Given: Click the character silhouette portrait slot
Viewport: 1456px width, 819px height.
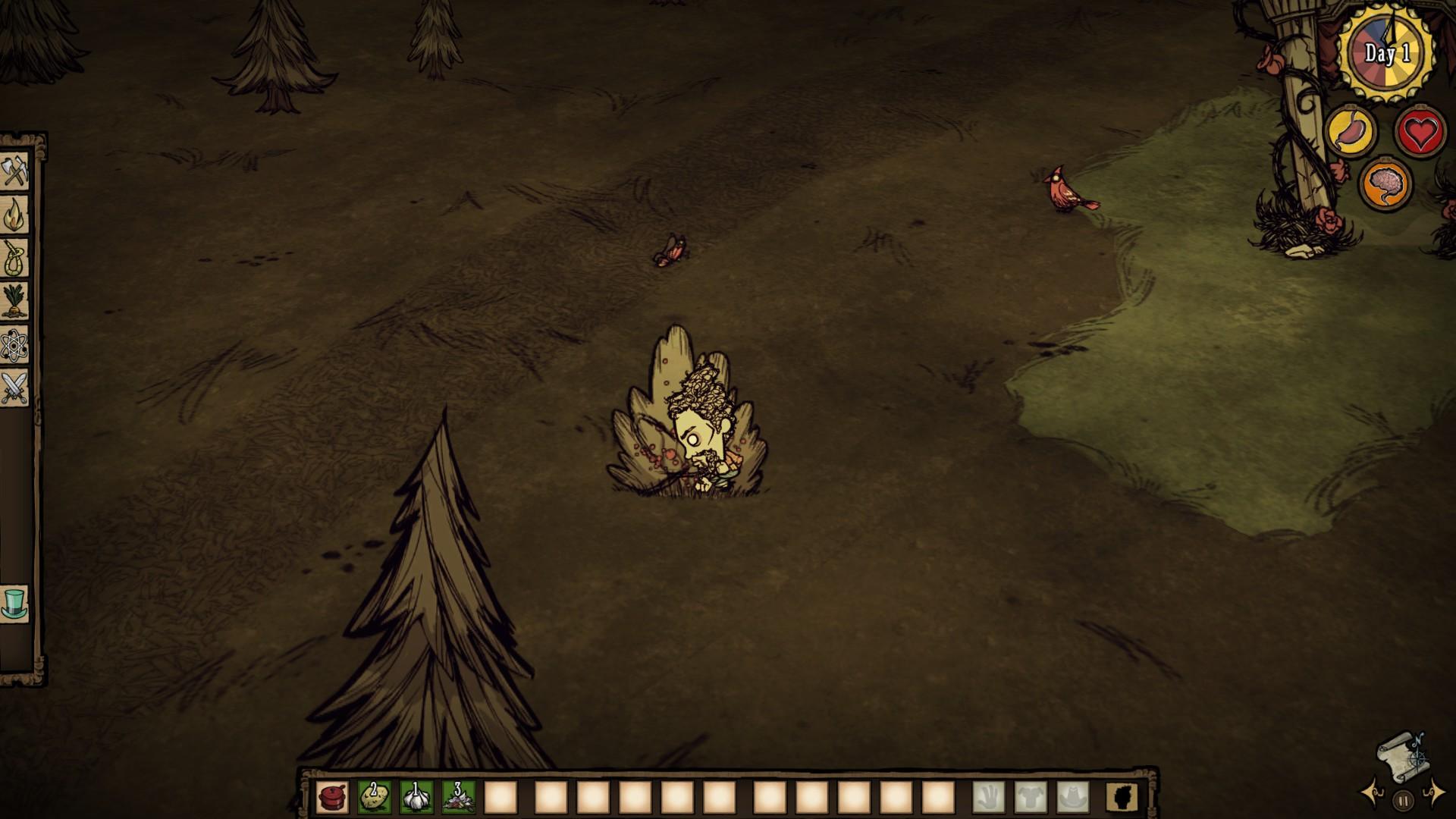Looking at the screenshot, I should pyautogui.click(x=1121, y=797).
